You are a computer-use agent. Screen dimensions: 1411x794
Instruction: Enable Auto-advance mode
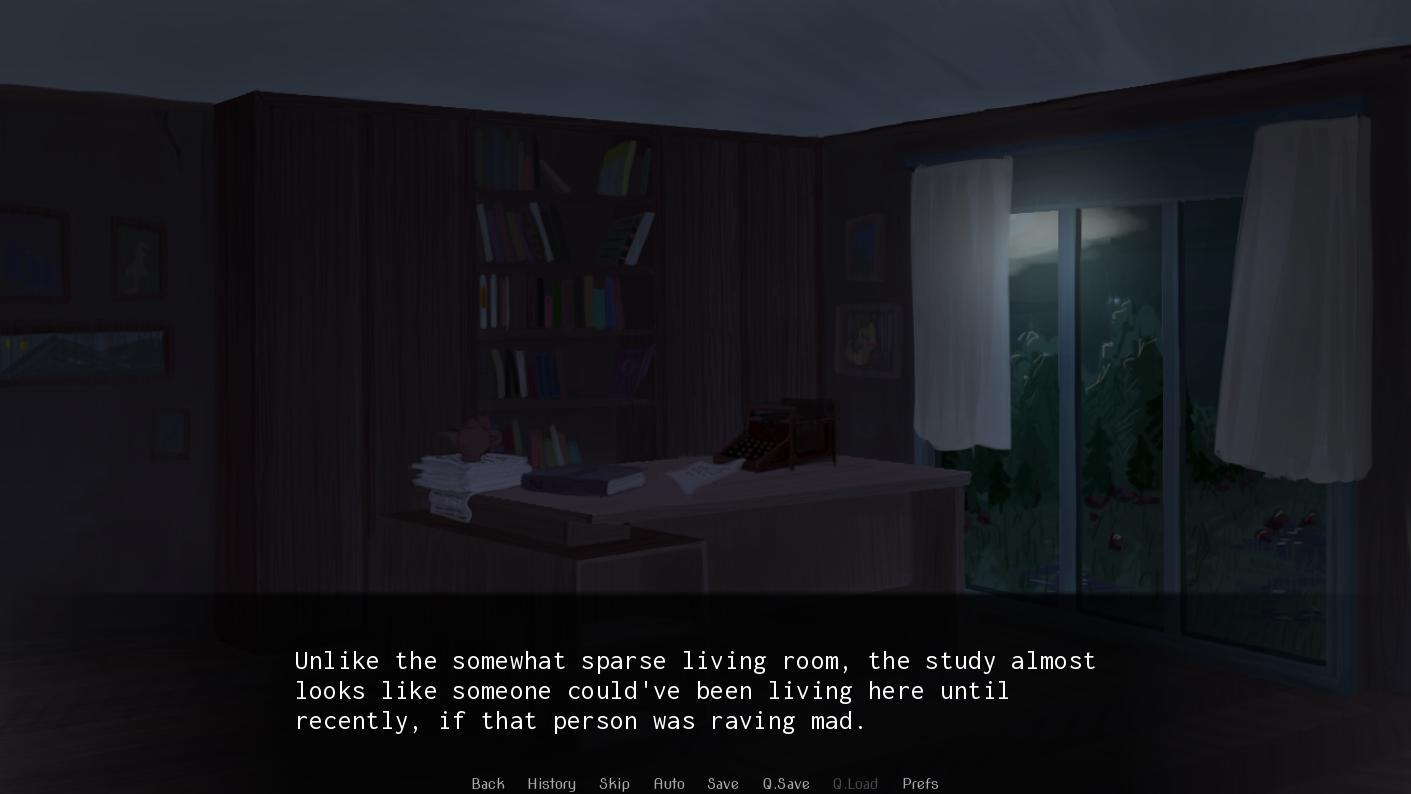669,784
